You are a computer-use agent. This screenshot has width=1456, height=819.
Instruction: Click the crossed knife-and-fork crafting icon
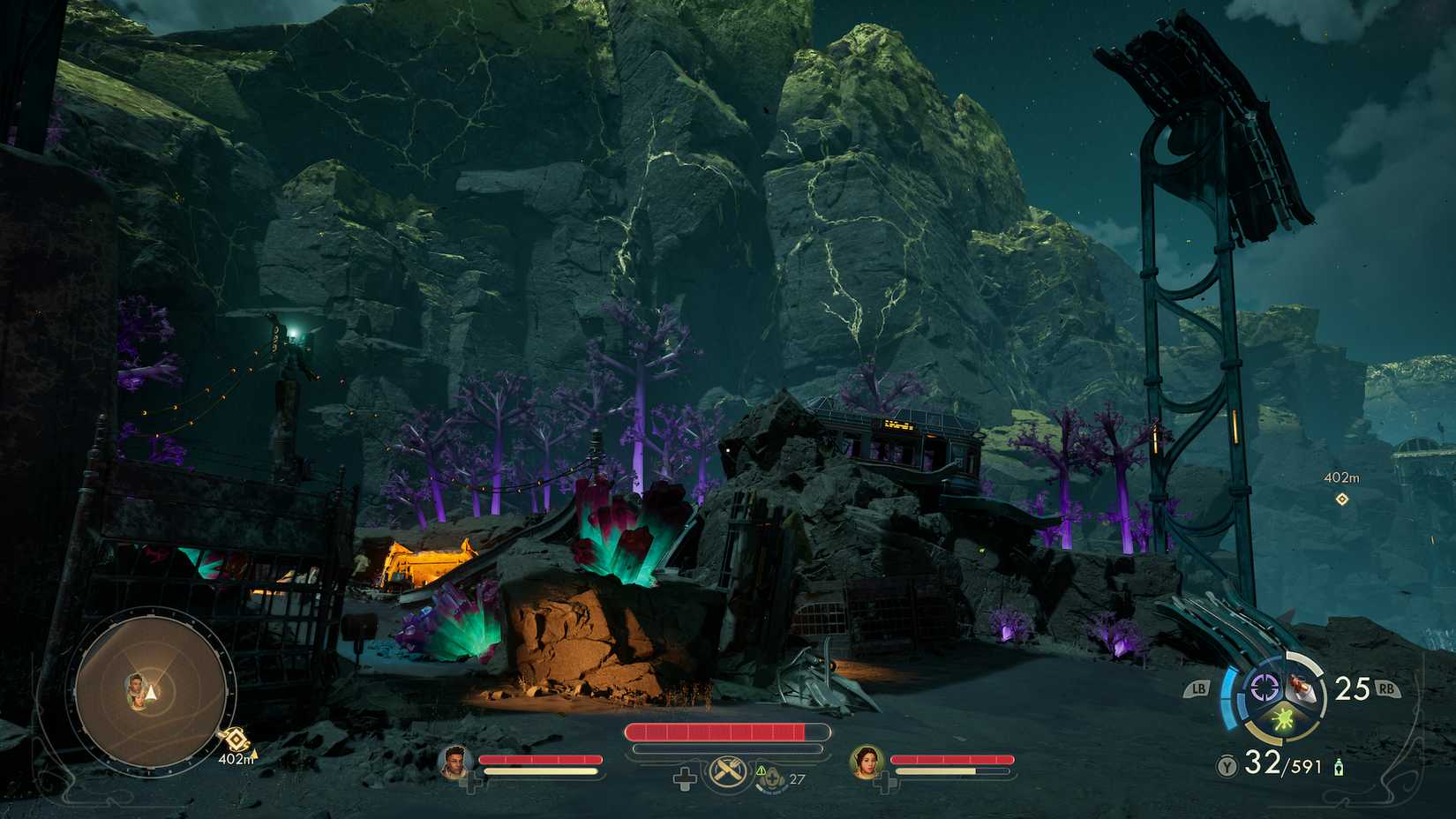(x=727, y=772)
